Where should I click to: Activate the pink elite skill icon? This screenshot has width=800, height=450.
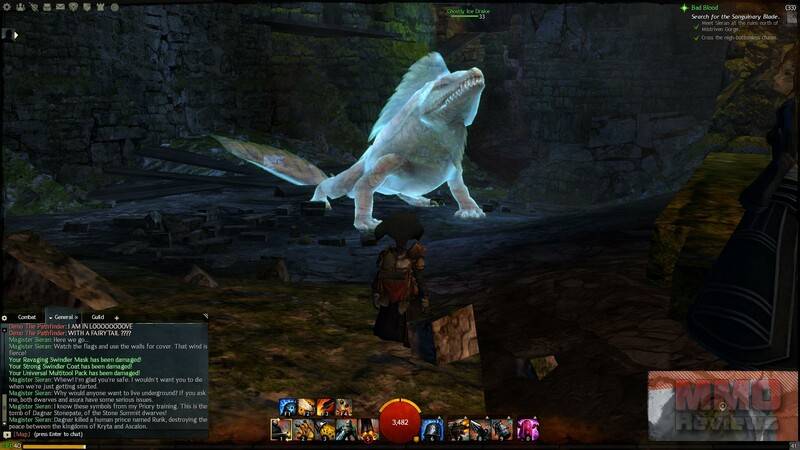click(x=527, y=429)
